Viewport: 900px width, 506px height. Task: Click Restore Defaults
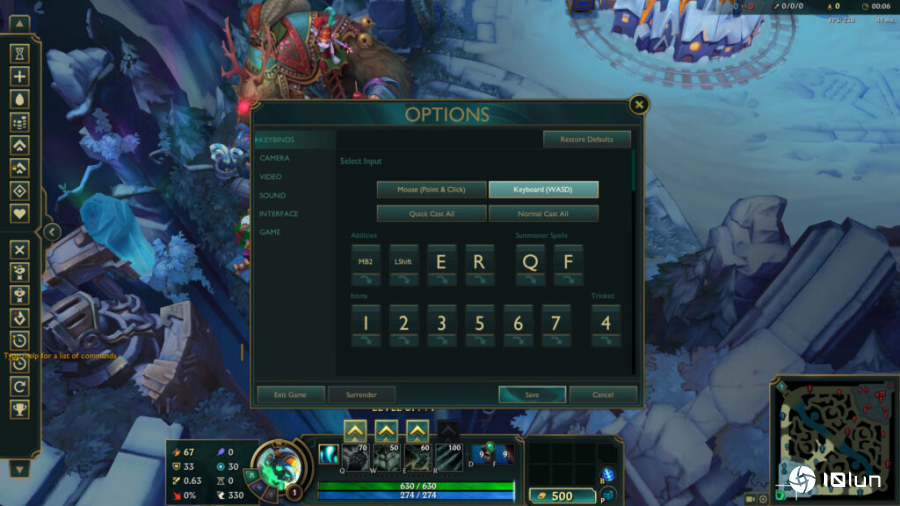pyautogui.click(x=587, y=139)
